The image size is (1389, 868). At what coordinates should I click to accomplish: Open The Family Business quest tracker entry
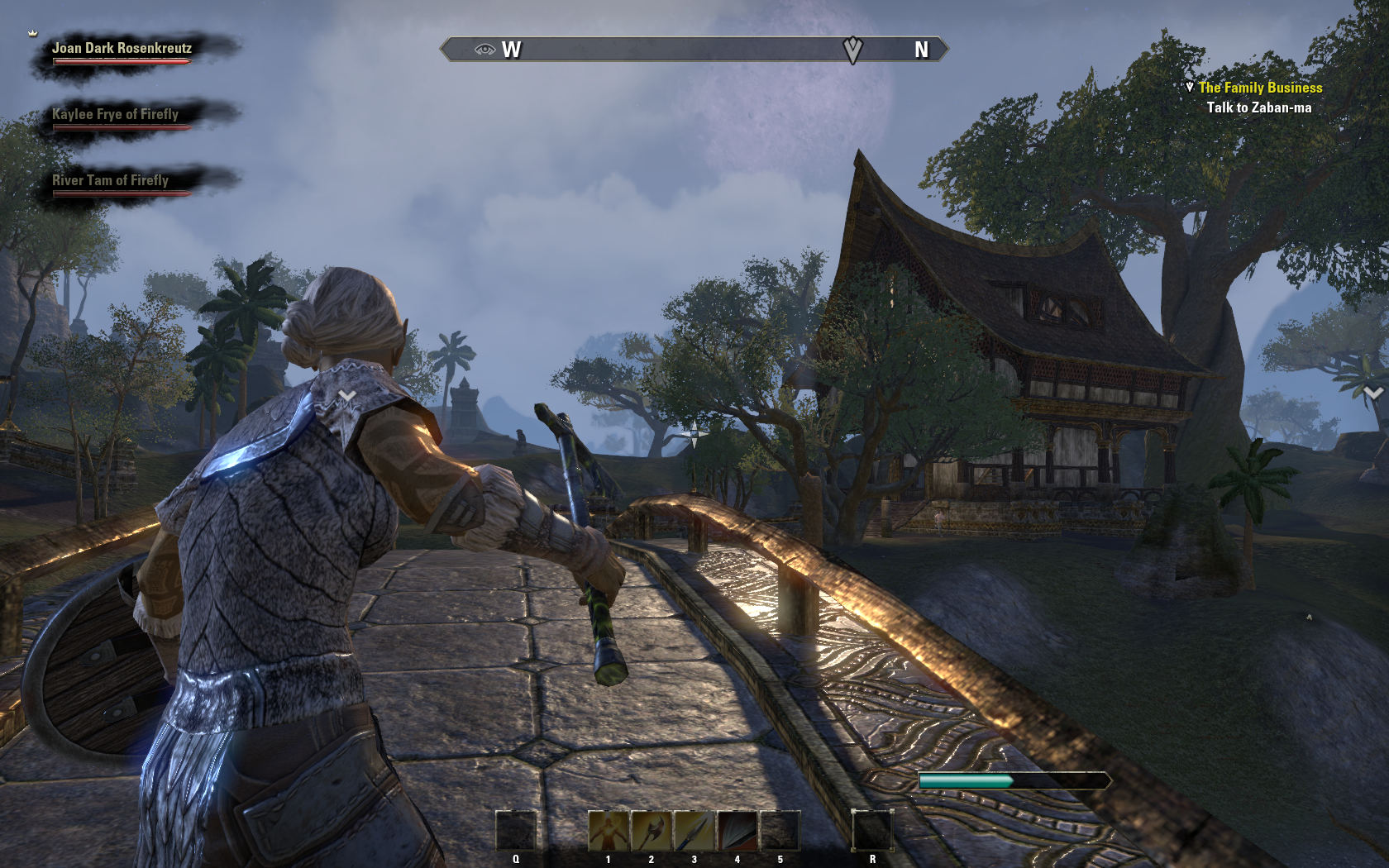(1260, 88)
